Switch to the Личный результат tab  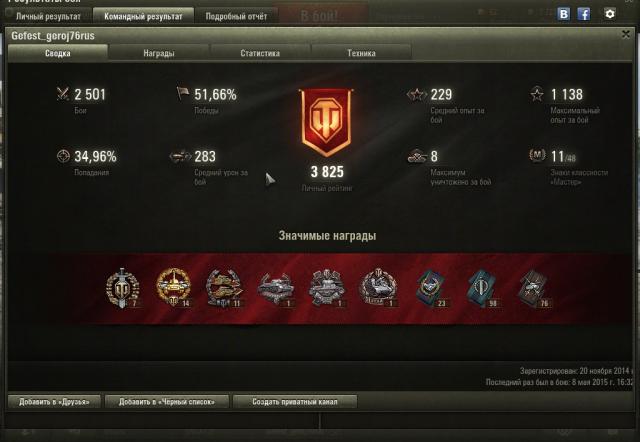click(x=47, y=16)
